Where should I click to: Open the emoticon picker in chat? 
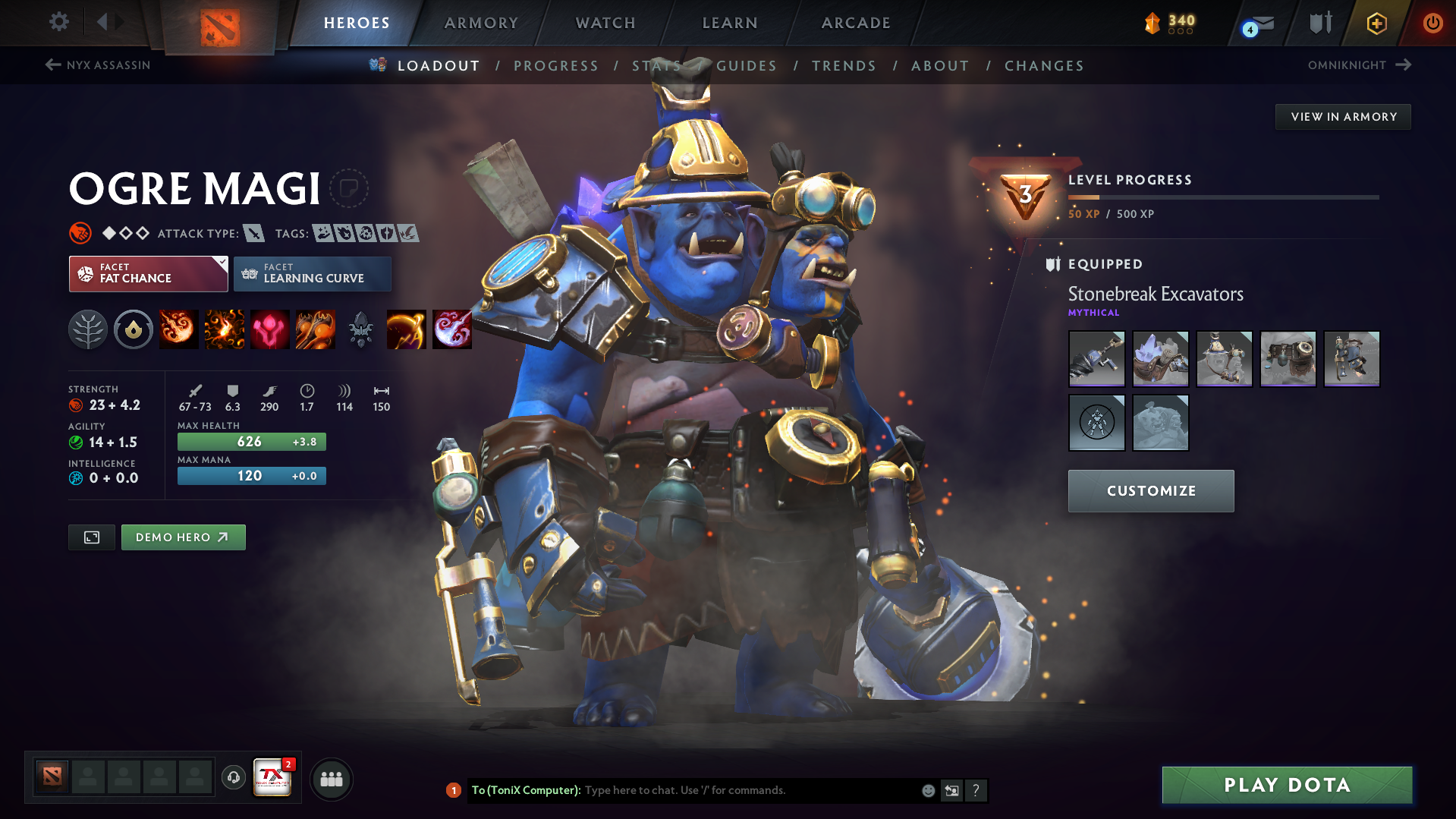point(927,790)
